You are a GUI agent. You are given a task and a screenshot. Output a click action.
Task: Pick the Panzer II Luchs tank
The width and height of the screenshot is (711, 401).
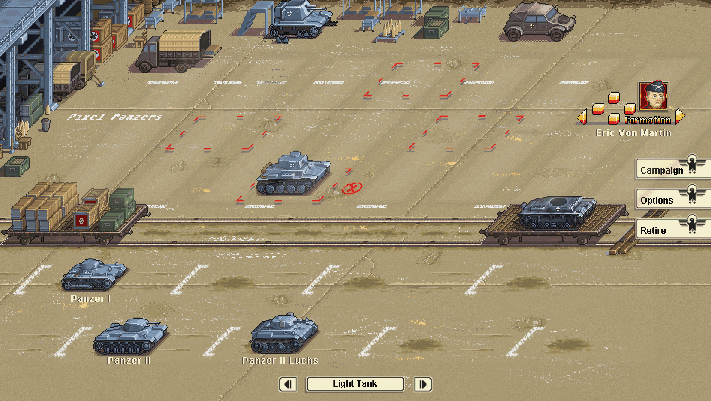click(283, 335)
